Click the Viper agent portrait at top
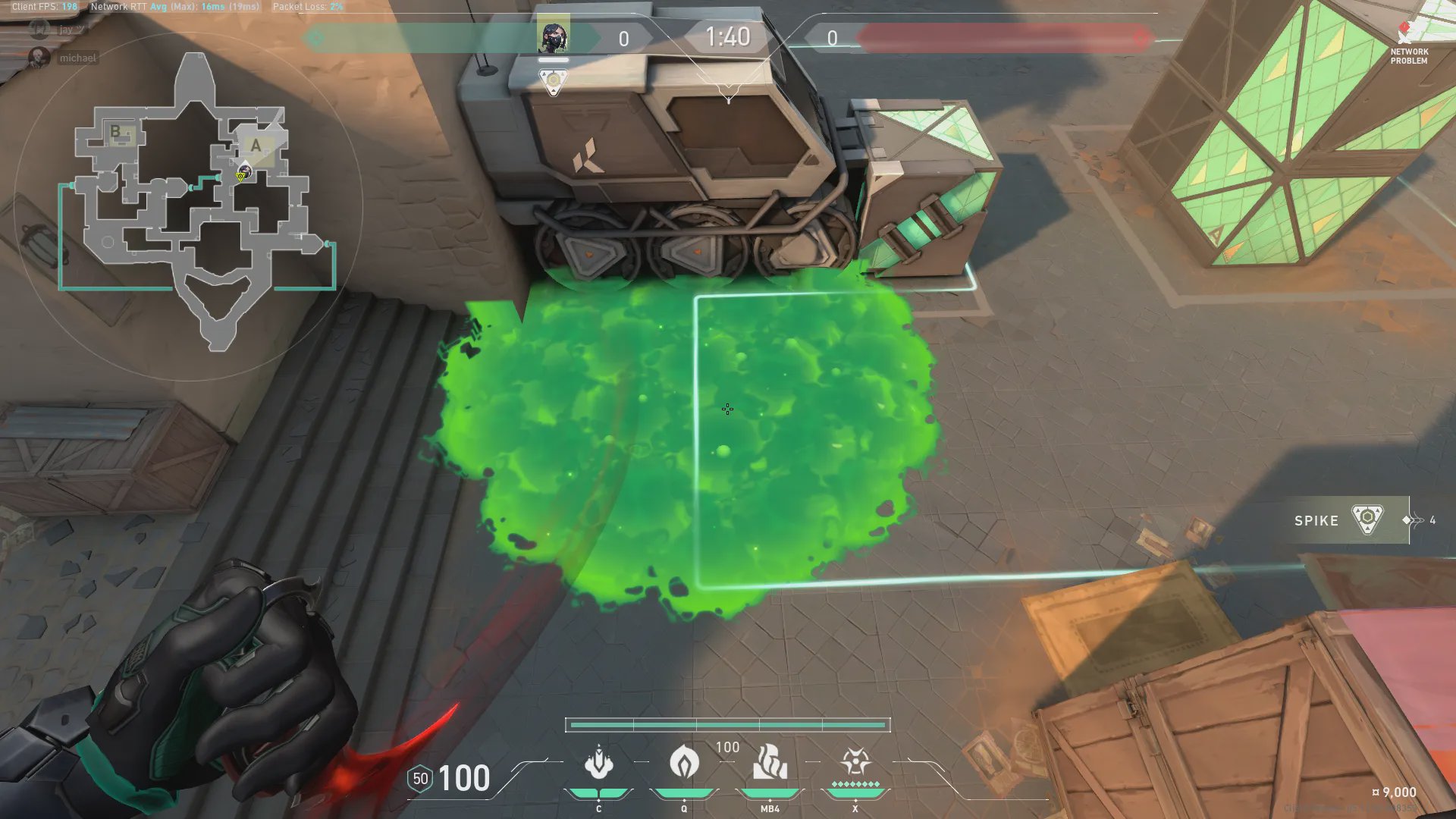 [x=553, y=36]
